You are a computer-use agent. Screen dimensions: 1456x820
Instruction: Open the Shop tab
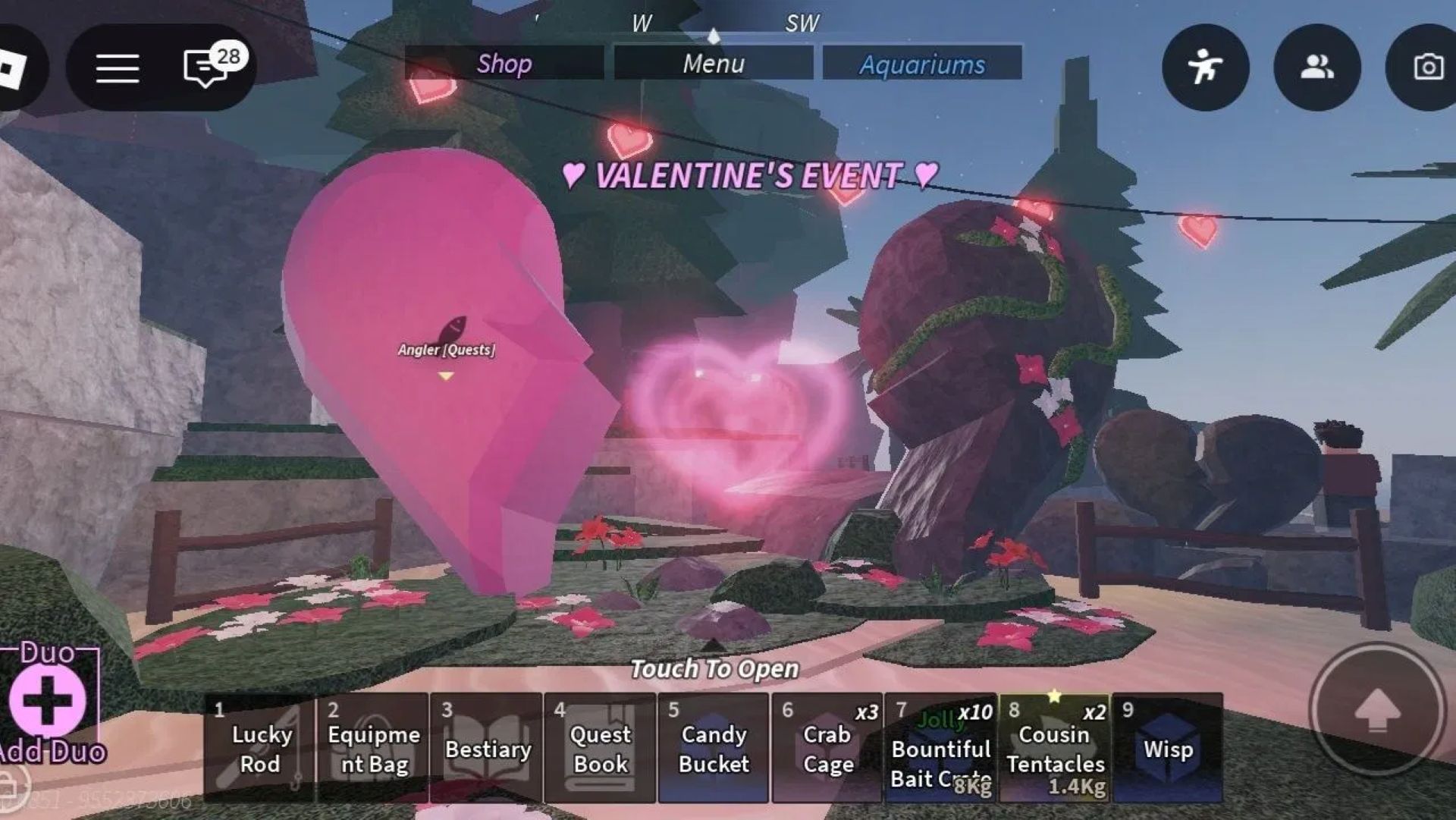click(504, 64)
